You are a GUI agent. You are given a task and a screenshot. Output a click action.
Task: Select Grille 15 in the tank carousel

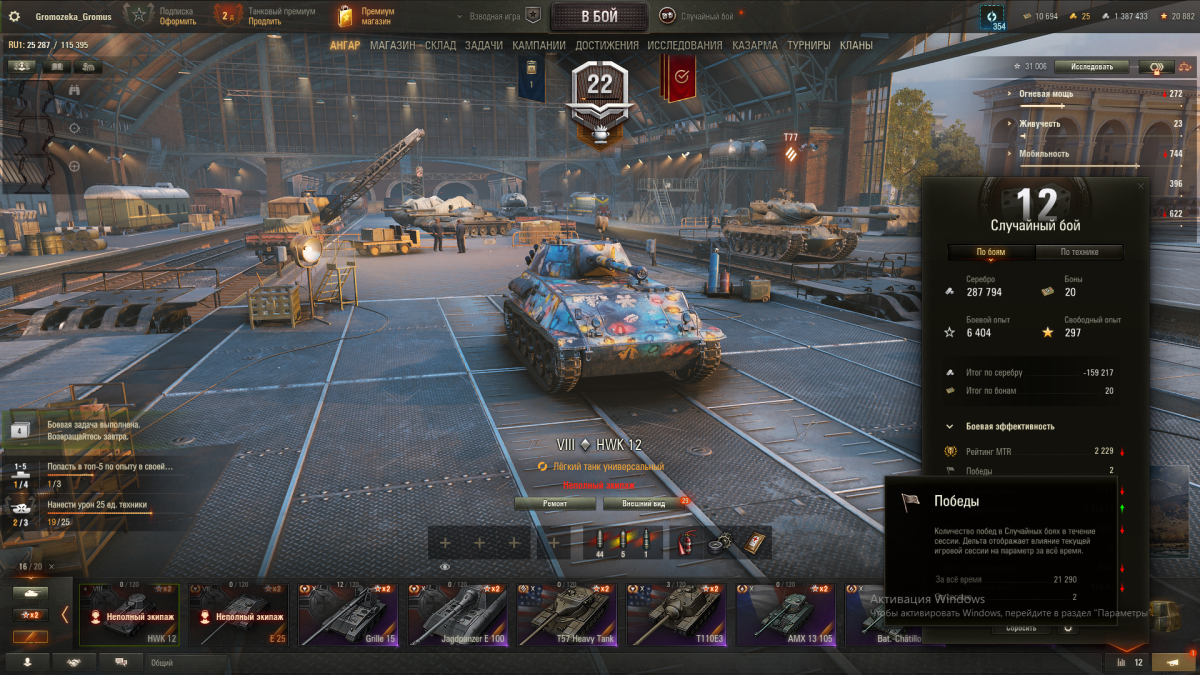pos(352,614)
